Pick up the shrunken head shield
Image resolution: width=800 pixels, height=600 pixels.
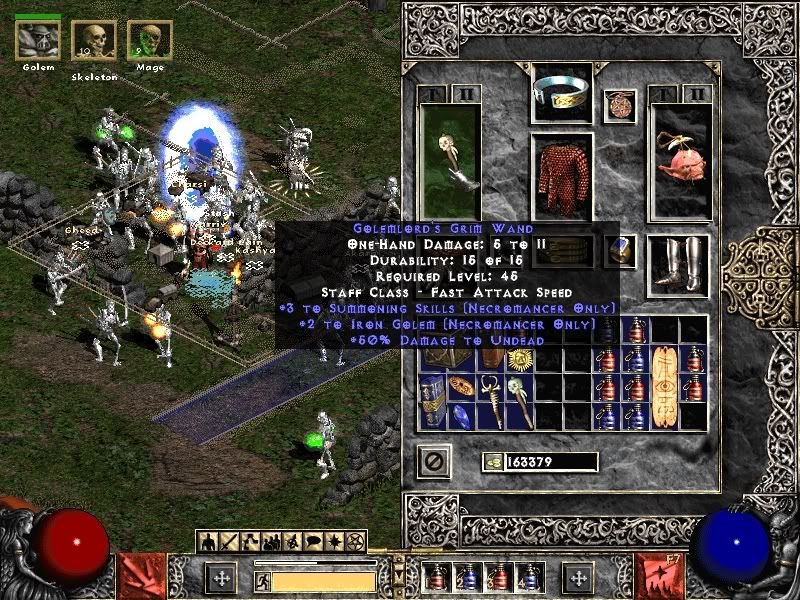point(680,160)
